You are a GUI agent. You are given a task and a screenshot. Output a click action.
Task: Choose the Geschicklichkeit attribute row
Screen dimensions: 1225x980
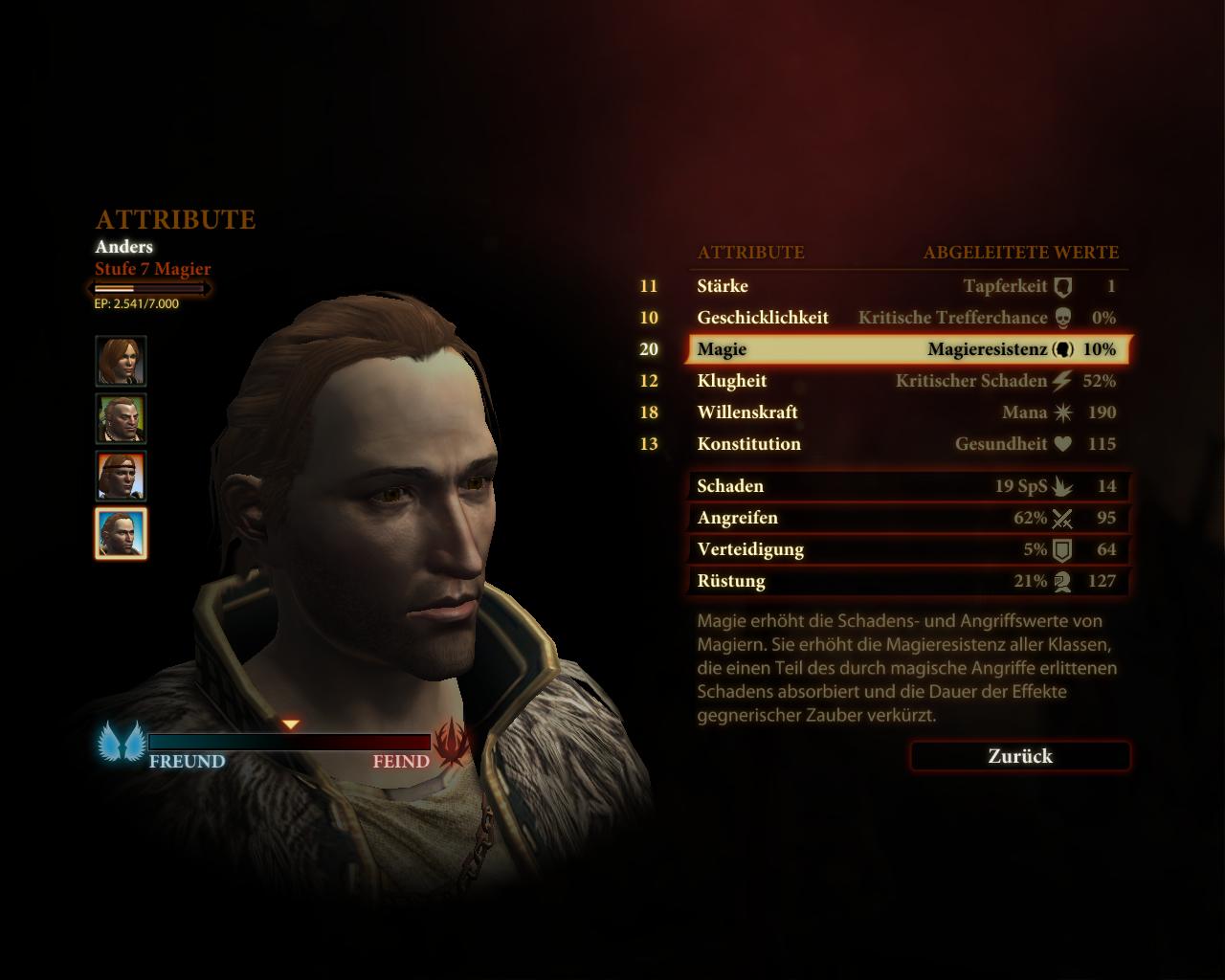(x=906, y=318)
